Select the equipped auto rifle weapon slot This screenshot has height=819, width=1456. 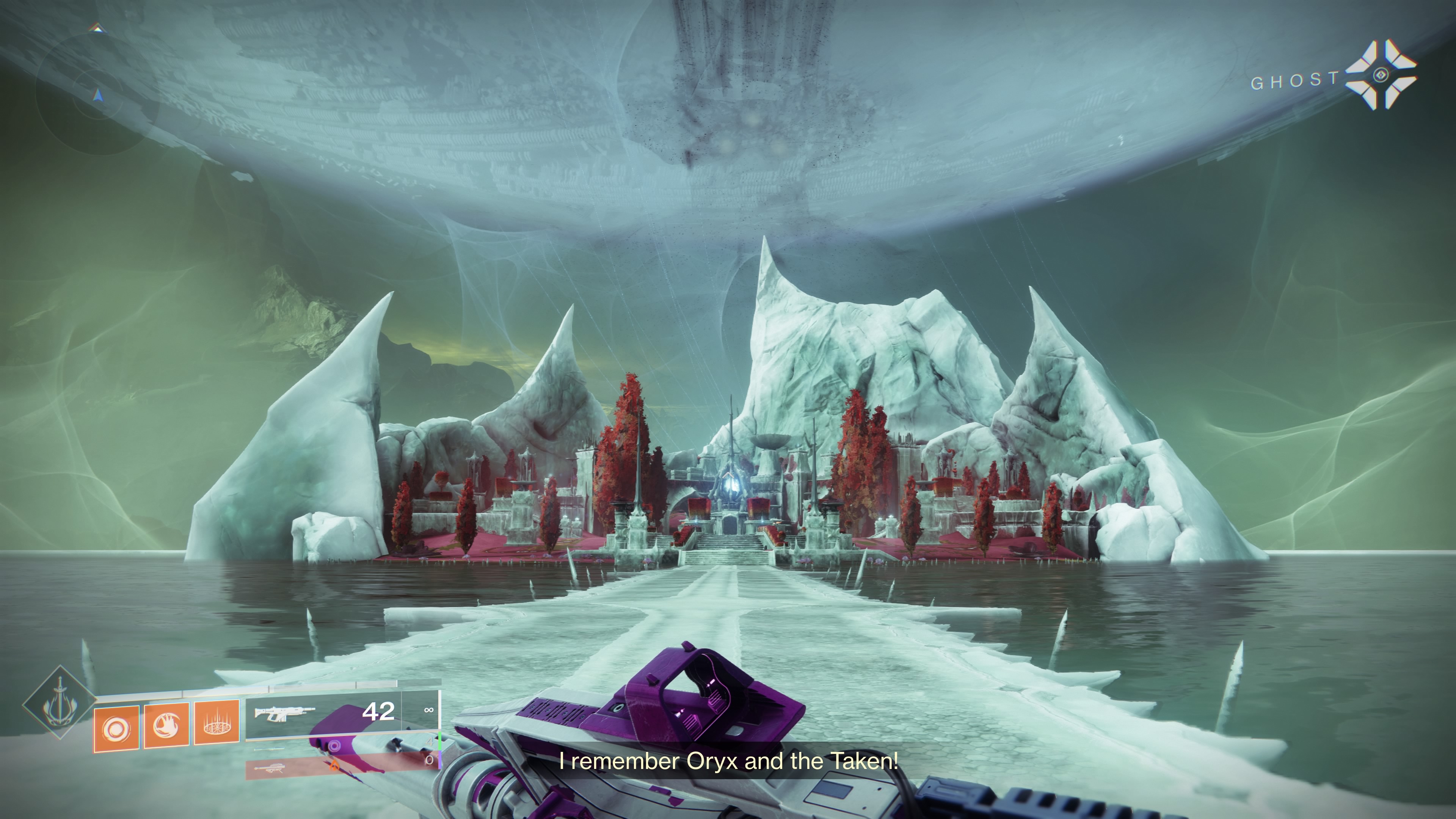[x=323, y=714]
